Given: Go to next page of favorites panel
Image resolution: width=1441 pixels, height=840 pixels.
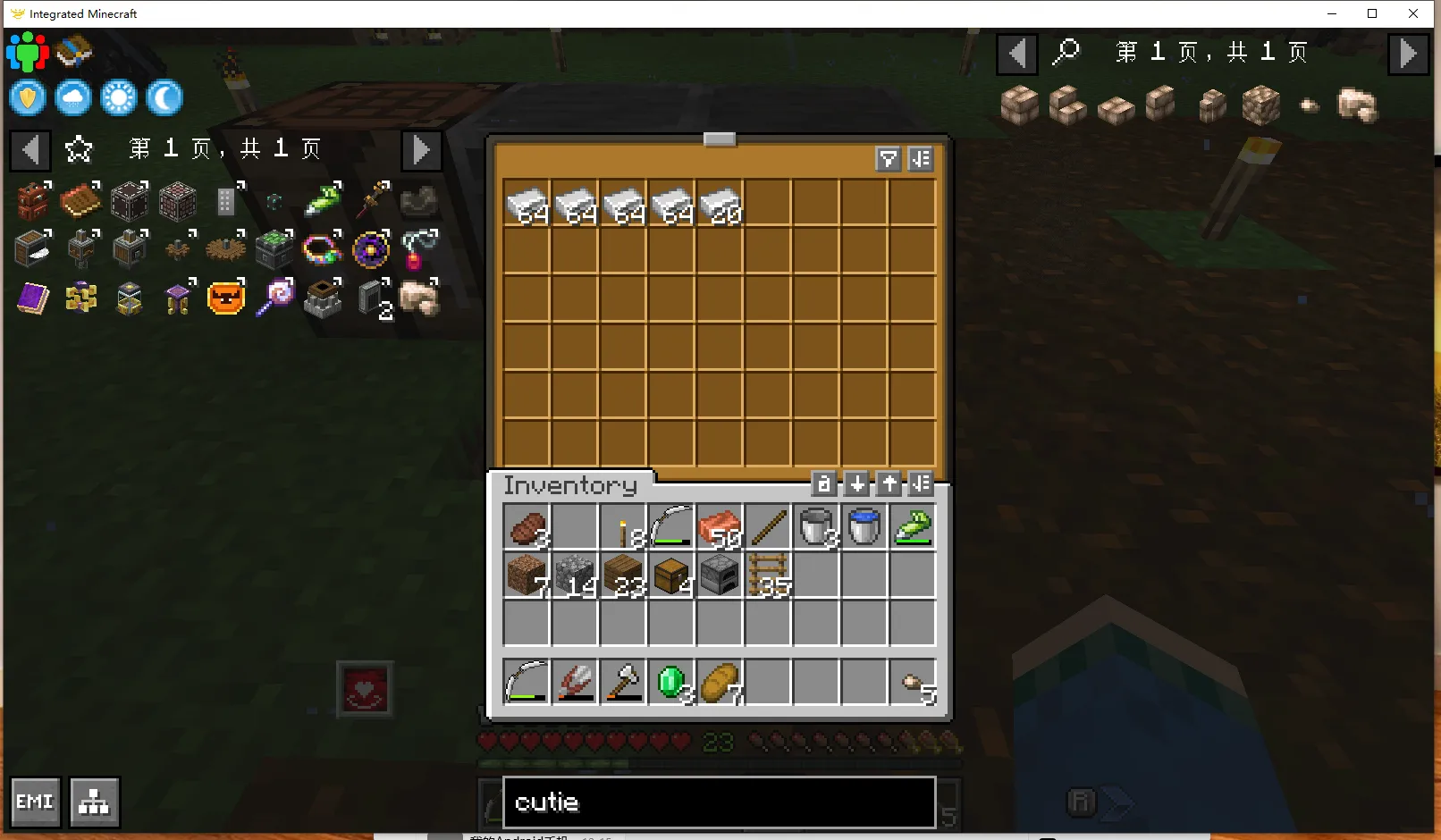Looking at the screenshot, I should click(x=421, y=149).
